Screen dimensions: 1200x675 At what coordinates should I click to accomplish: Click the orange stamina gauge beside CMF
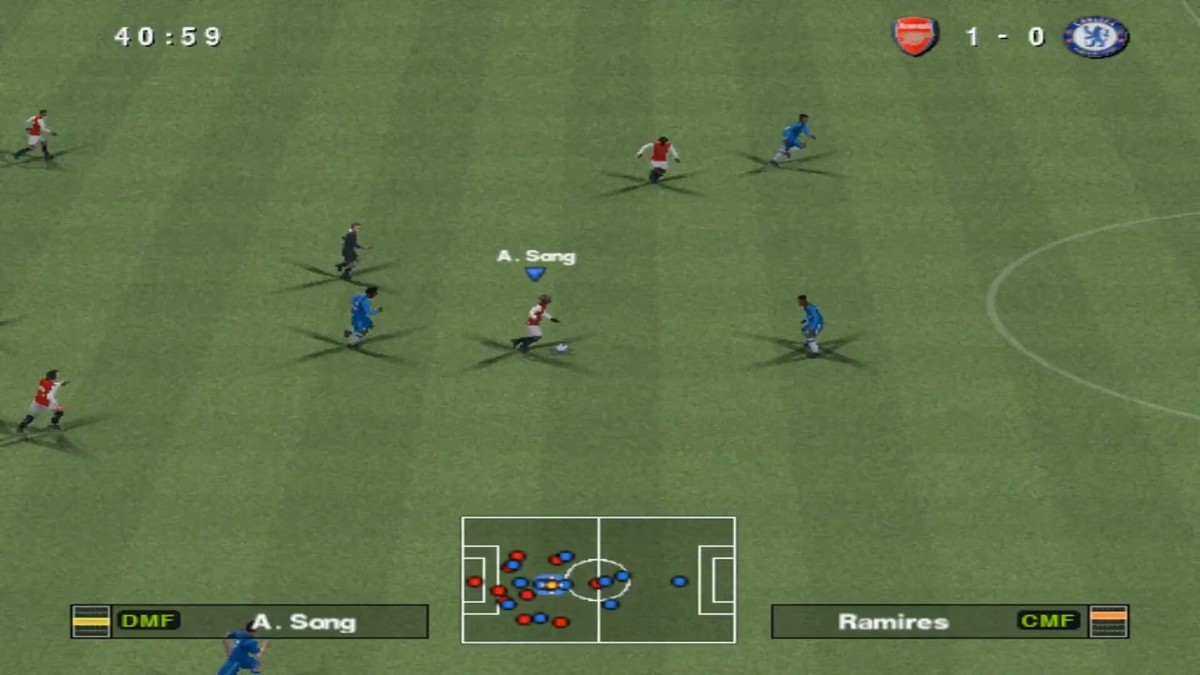click(1108, 621)
